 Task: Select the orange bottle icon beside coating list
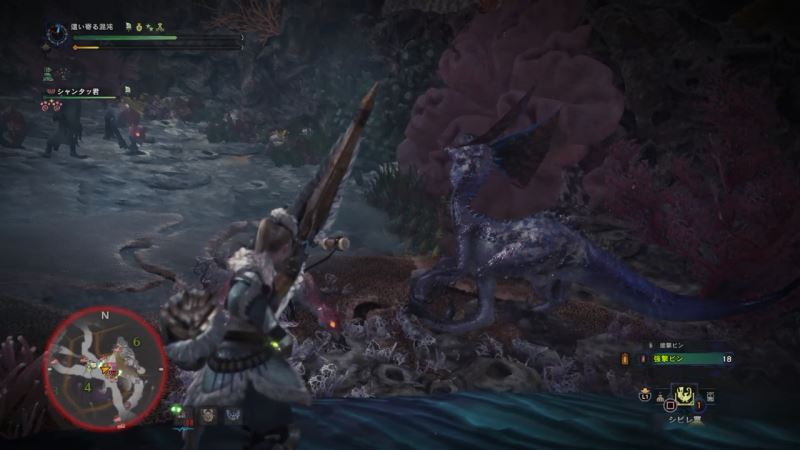tap(627, 359)
